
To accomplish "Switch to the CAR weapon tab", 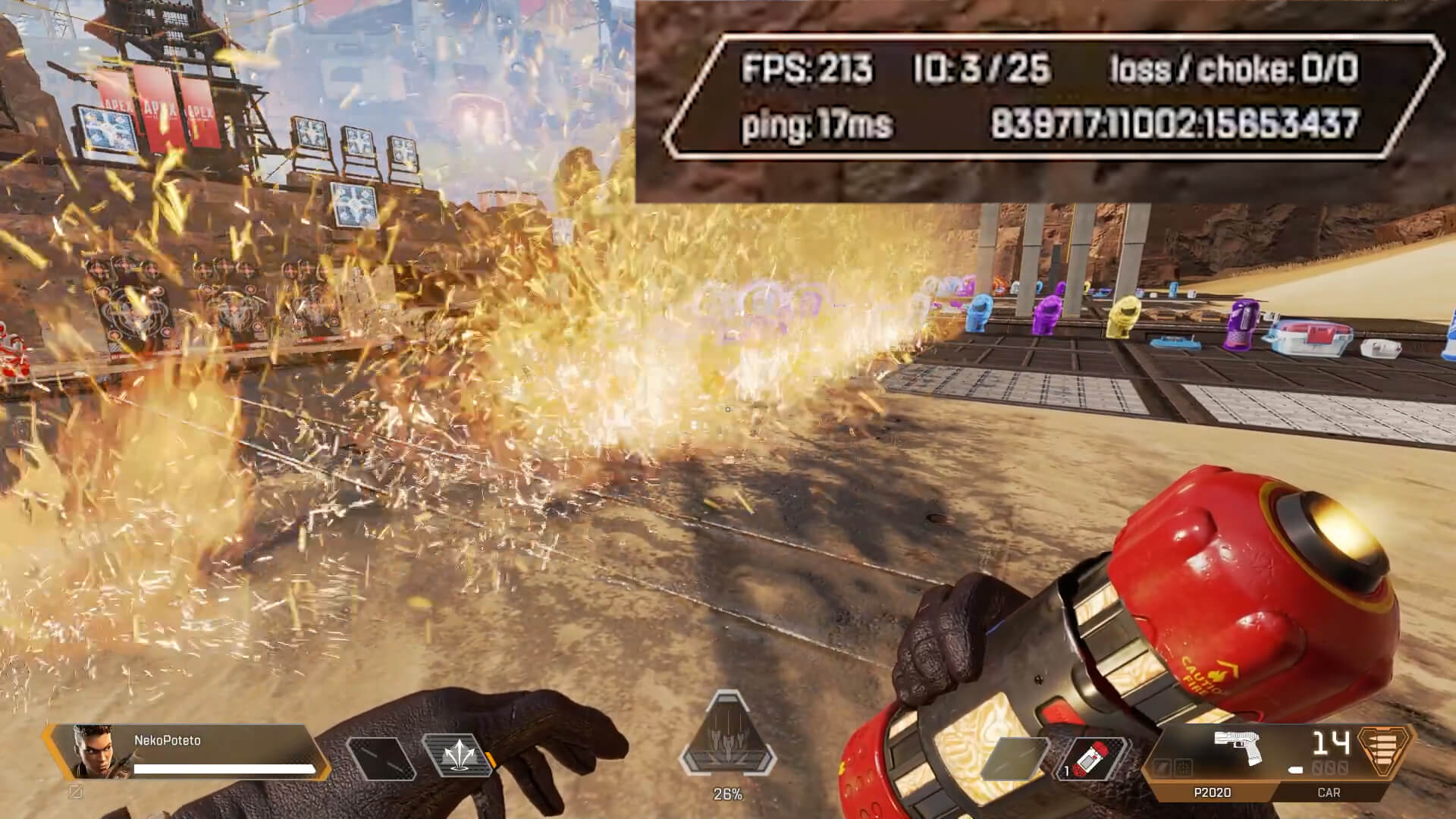I will 1329,792.
